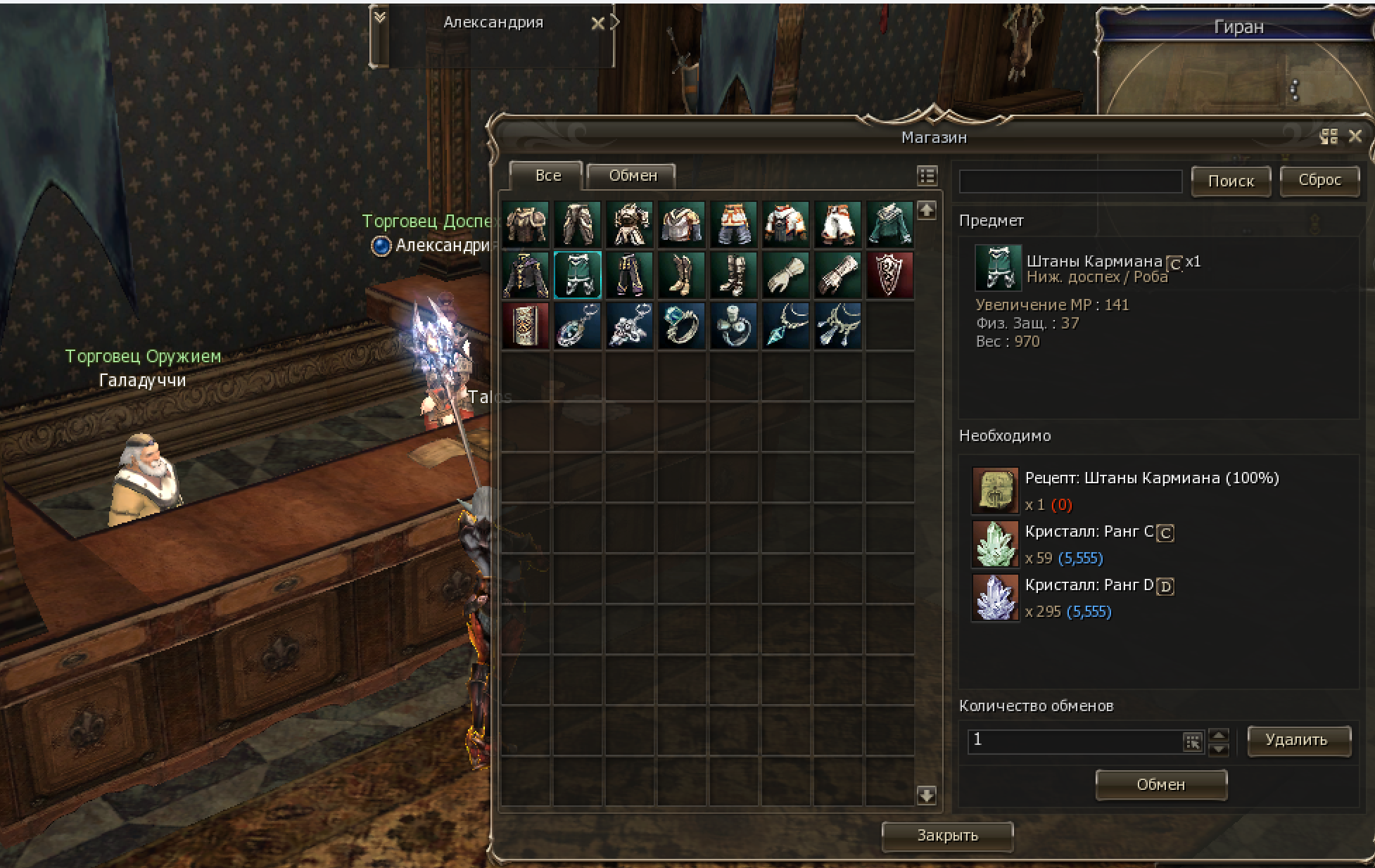Select the highlighted Karmian pants slot
Image resolution: width=1375 pixels, height=868 pixels.
coord(578,275)
